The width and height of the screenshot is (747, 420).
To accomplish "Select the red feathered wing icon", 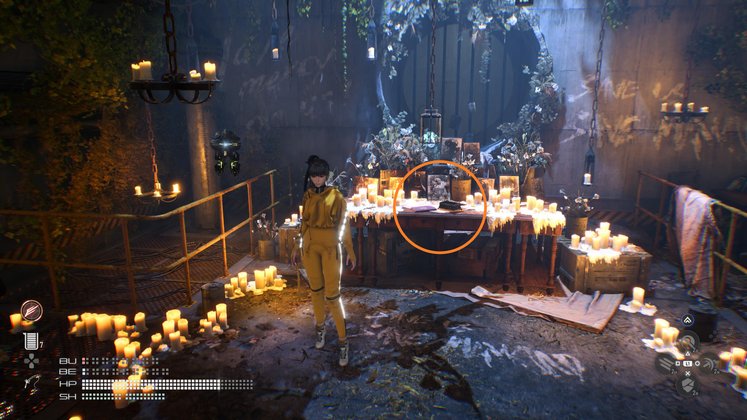I will (31, 311).
